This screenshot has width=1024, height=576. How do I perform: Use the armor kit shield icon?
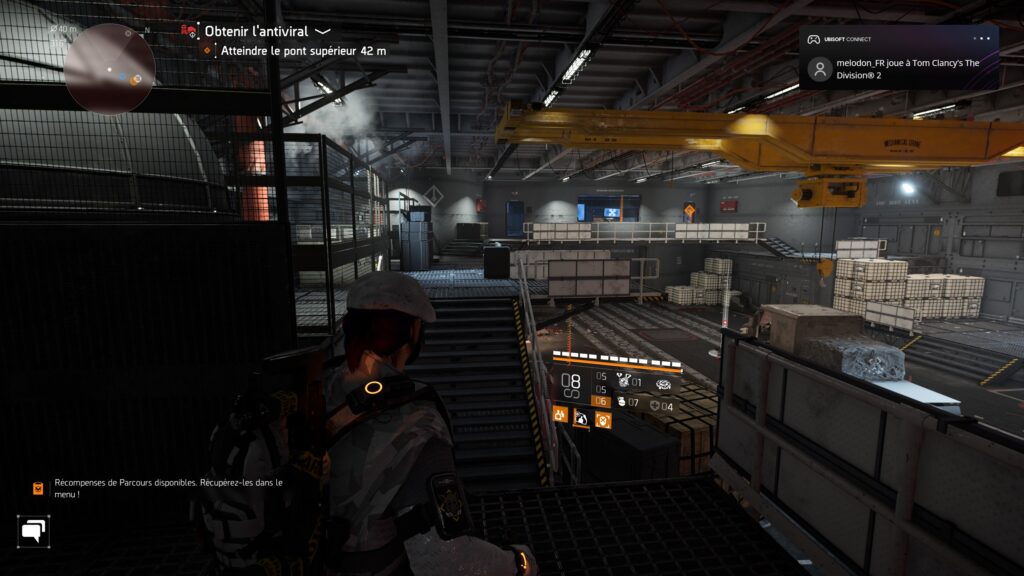654,406
